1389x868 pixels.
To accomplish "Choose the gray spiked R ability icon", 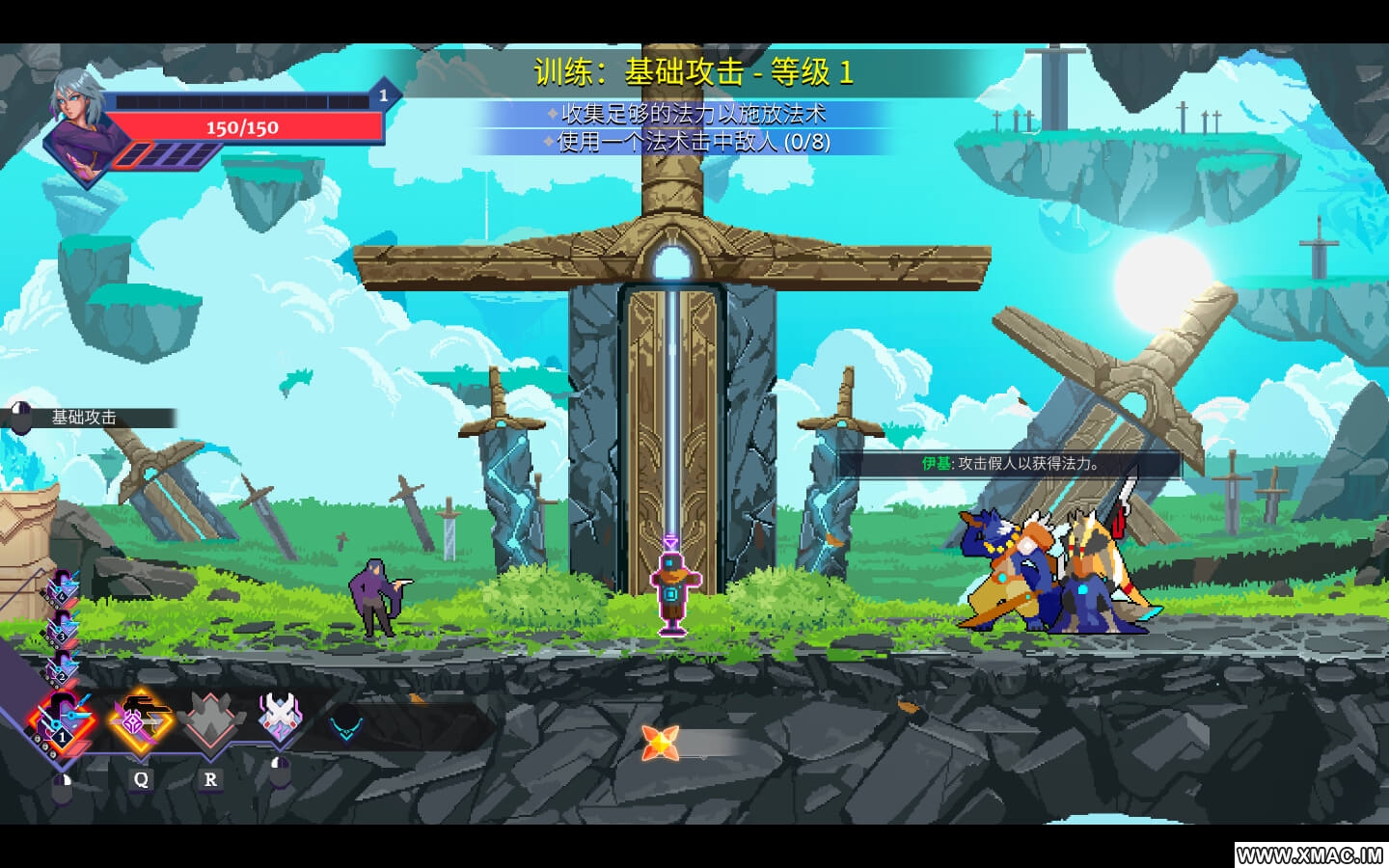I will point(209,721).
